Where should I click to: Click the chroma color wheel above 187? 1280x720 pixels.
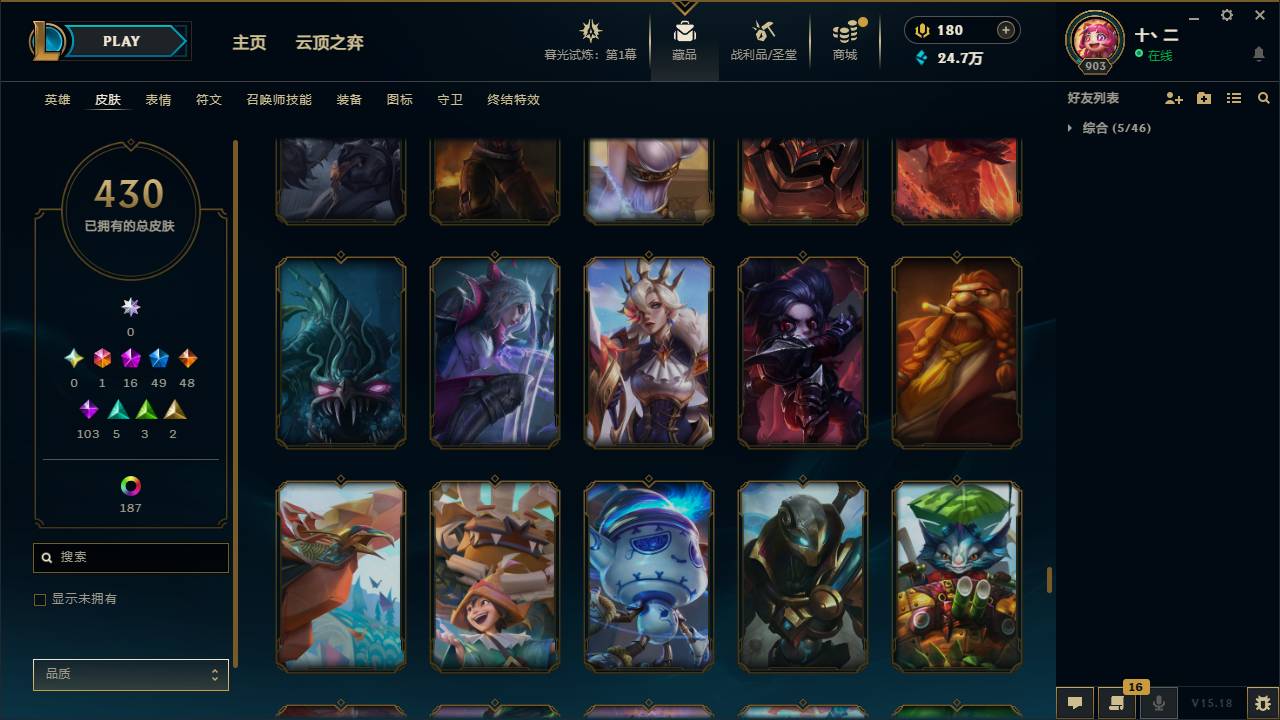[x=130, y=487]
